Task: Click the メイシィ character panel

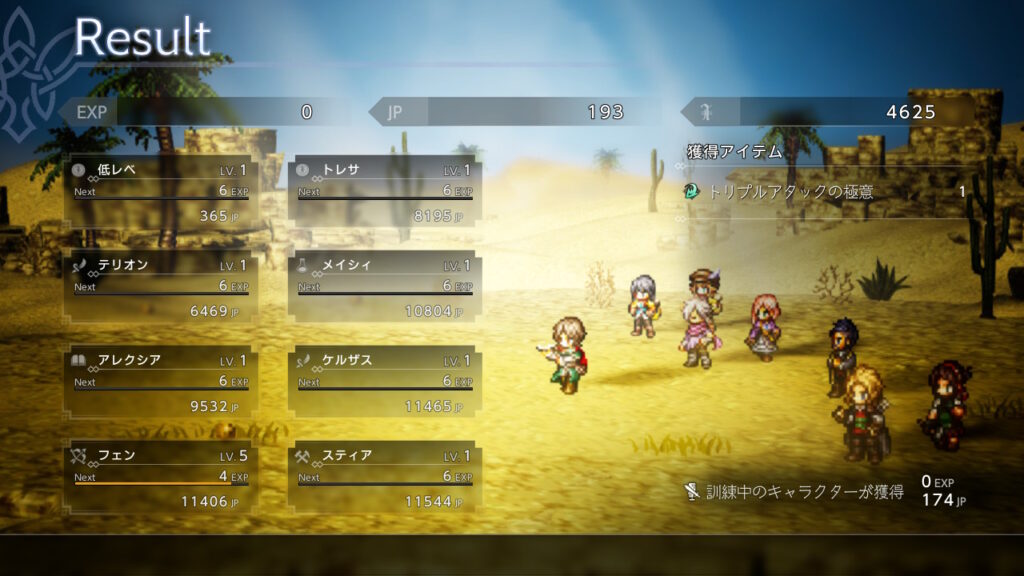Action: [385, 289]
